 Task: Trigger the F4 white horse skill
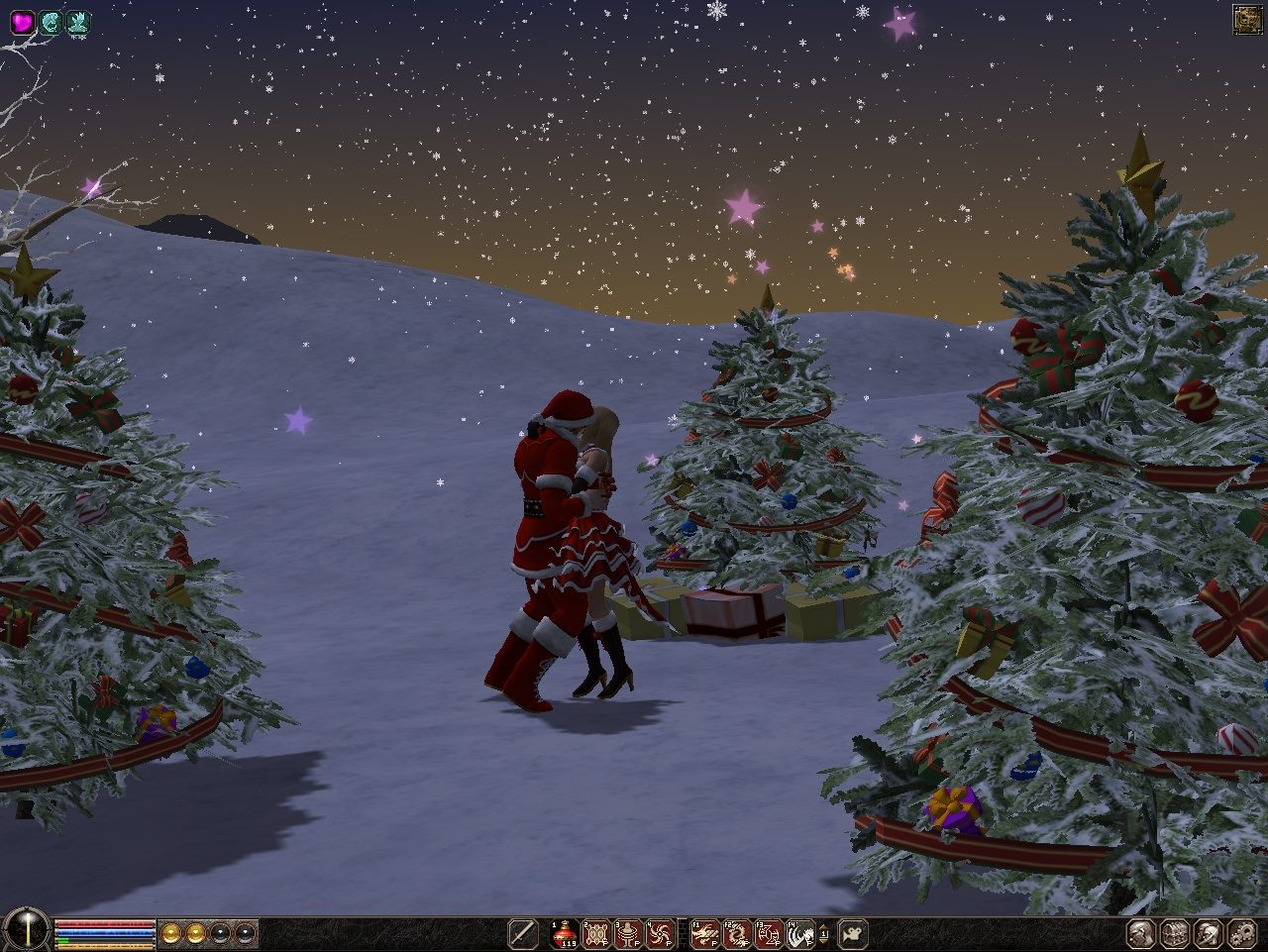tap(799, 933)
